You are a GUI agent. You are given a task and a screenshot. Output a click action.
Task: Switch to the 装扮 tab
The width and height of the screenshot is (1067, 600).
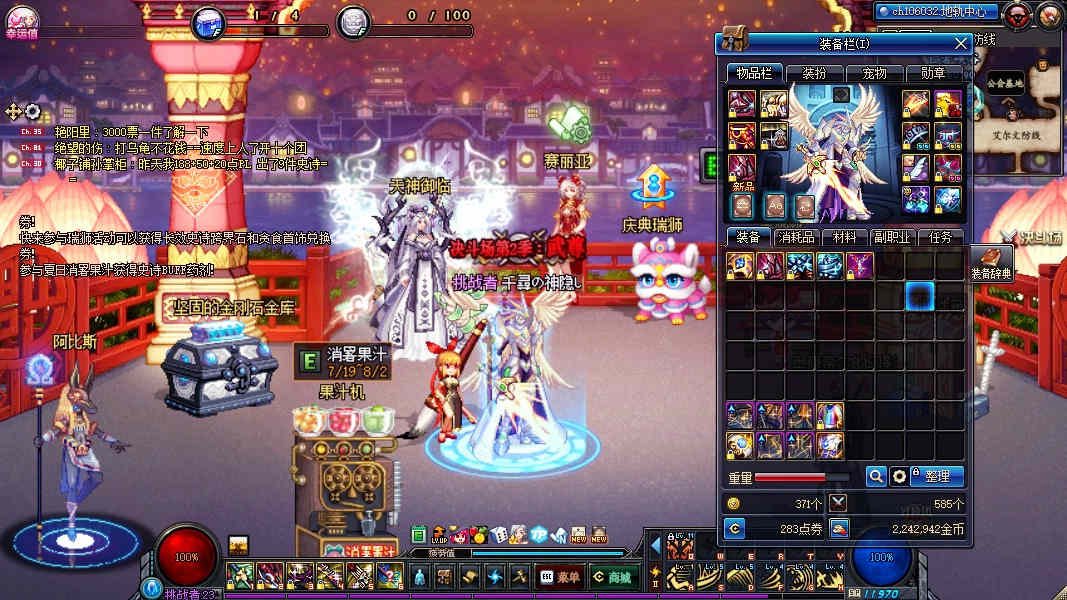pos(807,73)
